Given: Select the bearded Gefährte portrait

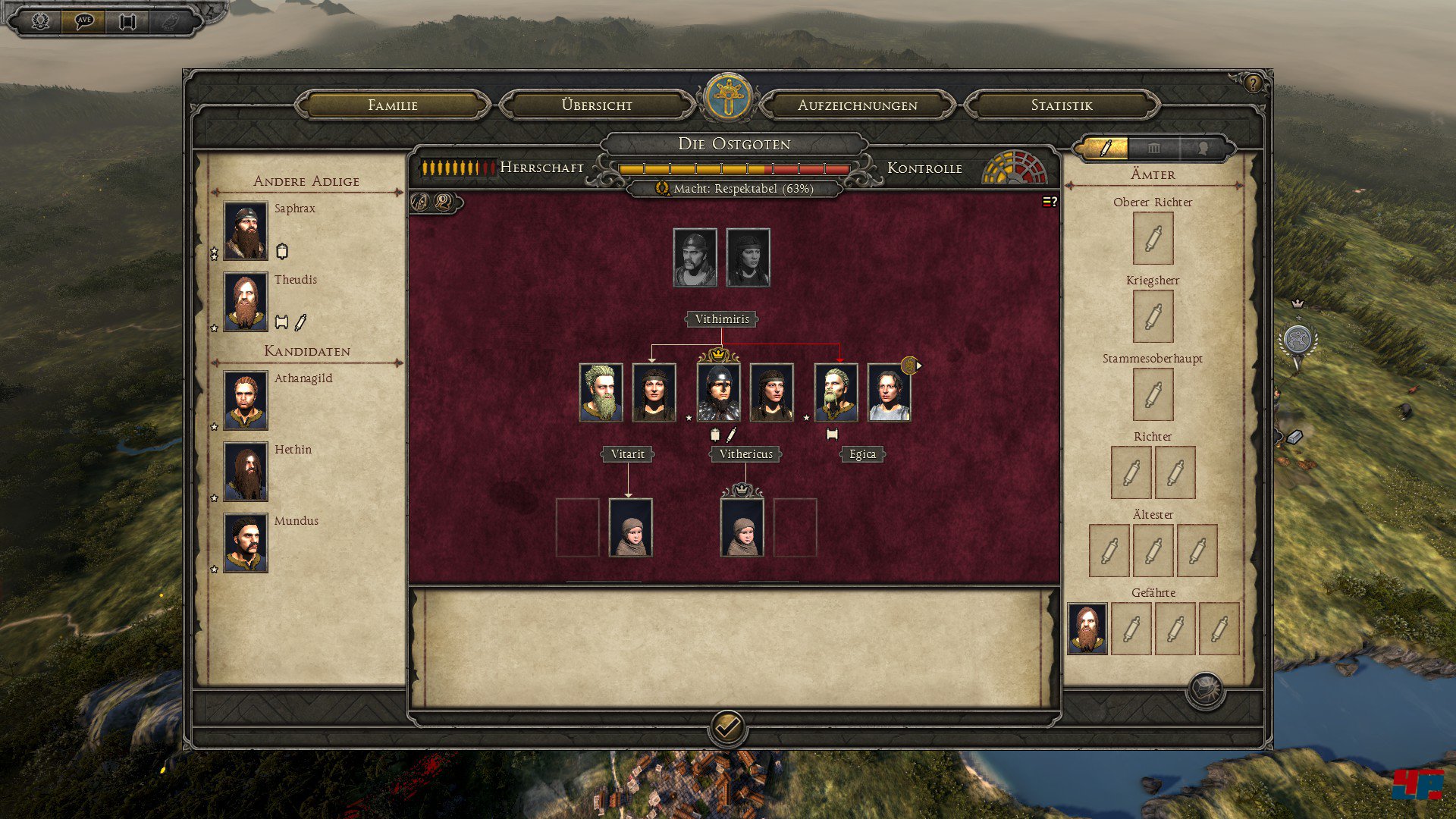Looking at the screenshot, I should pyautogui.click(x=1087, y=629).
